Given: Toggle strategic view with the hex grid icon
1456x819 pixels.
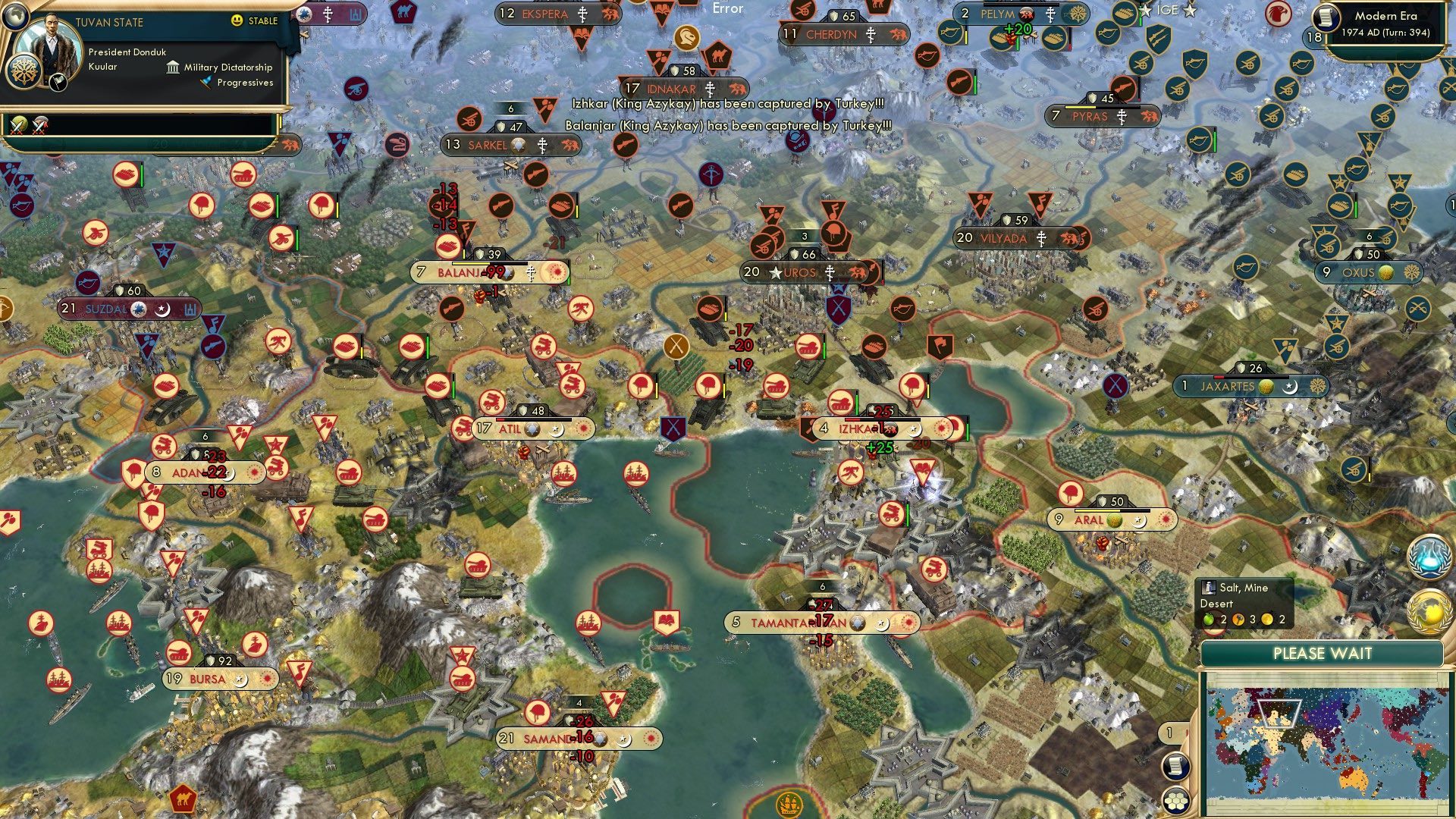Looking at the screenshot, I should pos(1176,800).
